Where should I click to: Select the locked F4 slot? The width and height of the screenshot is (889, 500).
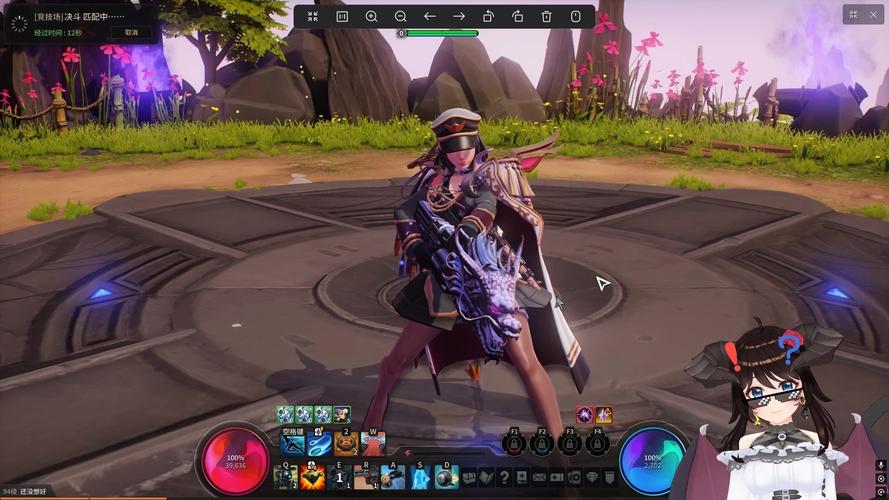coord(598,443)
